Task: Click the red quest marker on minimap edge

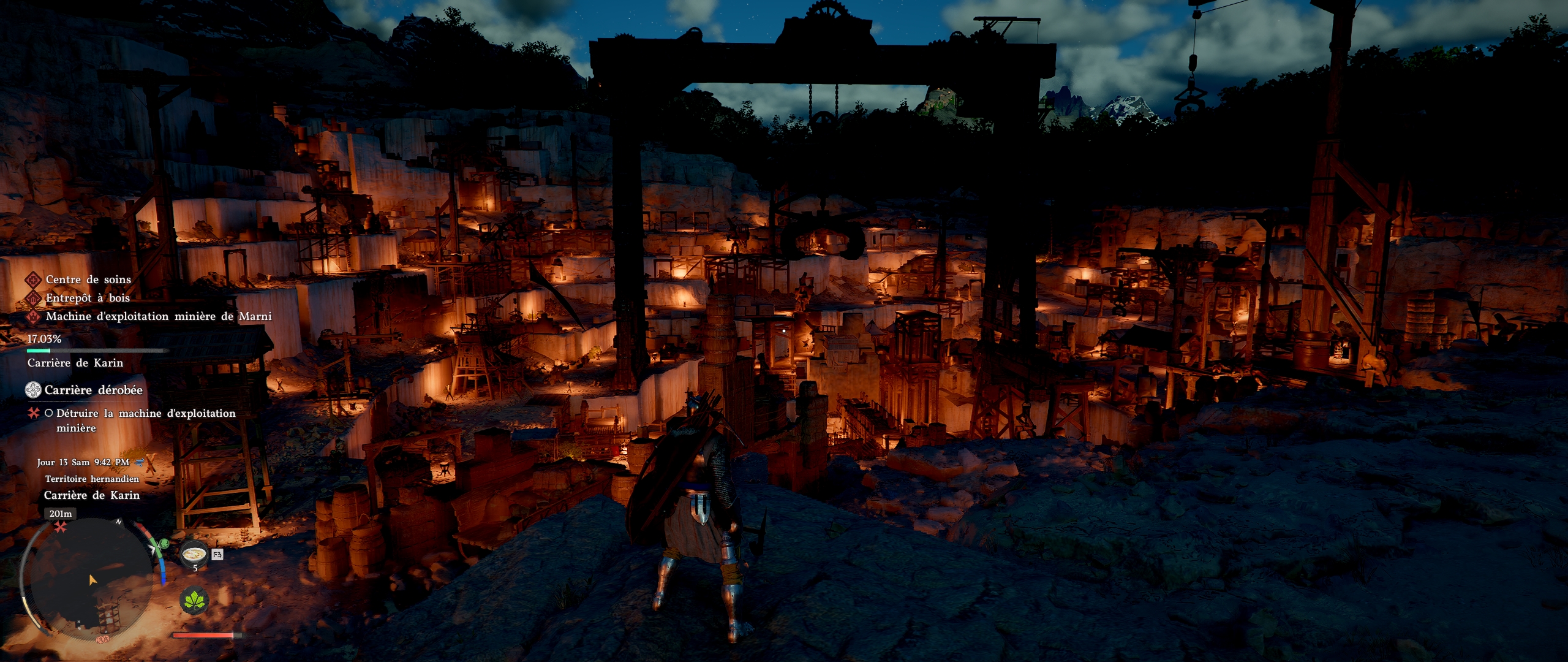Action: (60, 527)
